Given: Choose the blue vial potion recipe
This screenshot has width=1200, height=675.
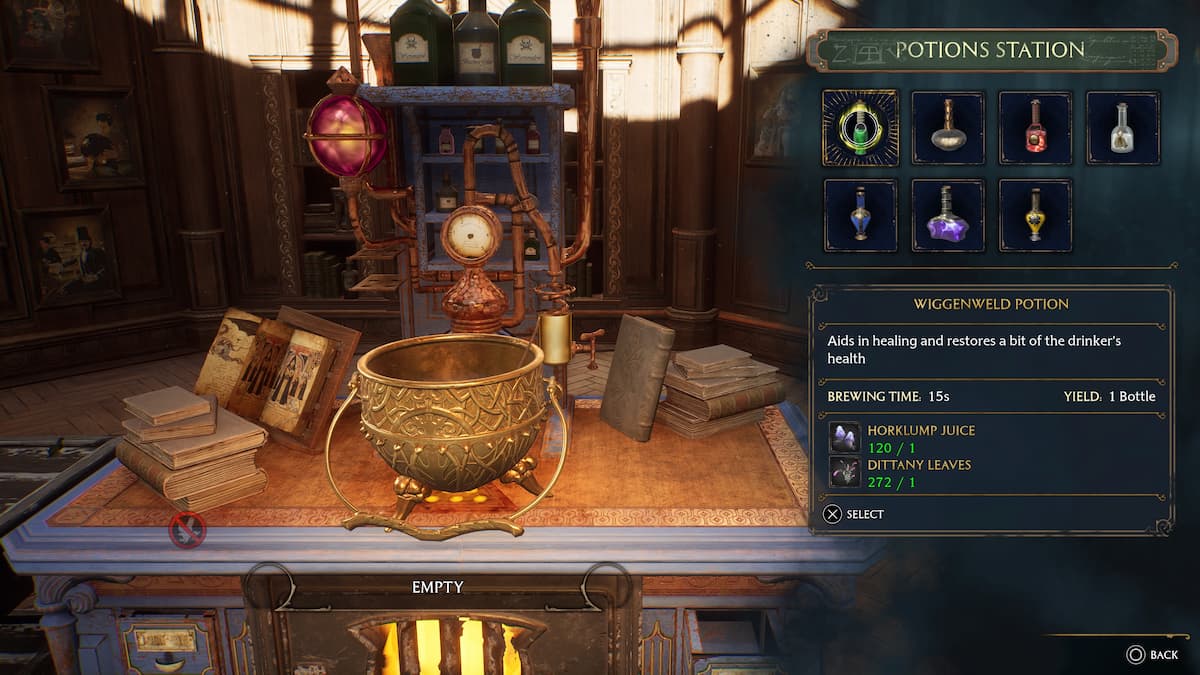Looking at the screenshot, I should pos(860,215).
